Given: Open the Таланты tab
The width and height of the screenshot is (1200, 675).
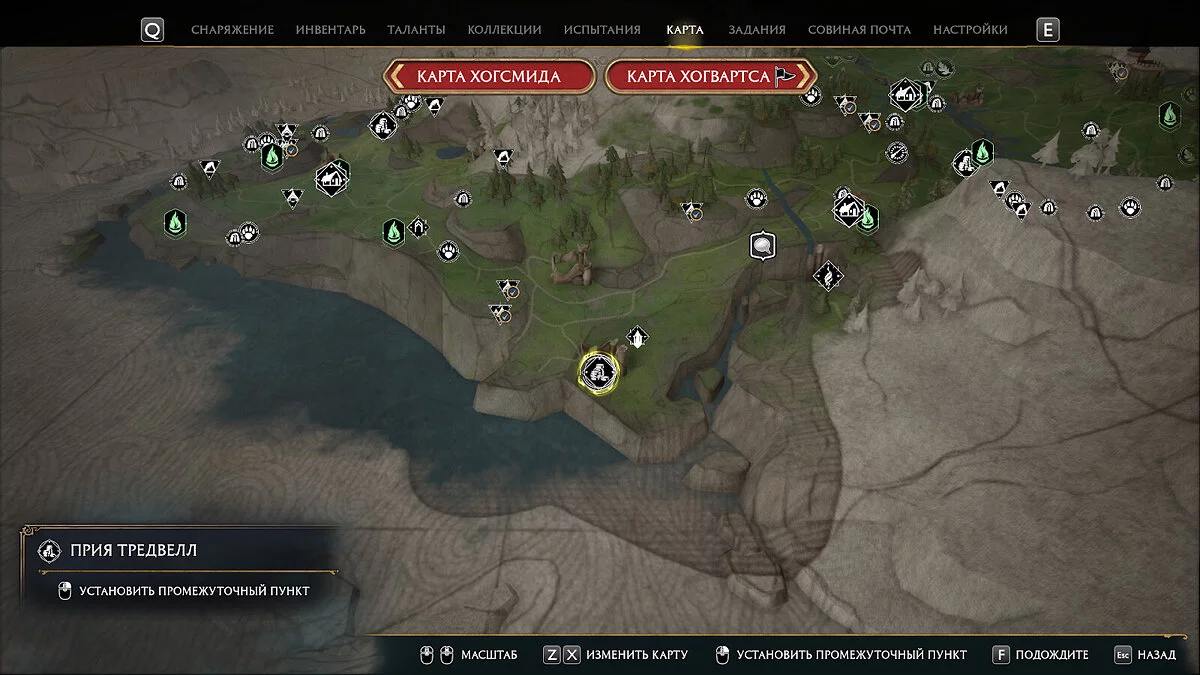Looking at the screenshot, I should 416,30.
